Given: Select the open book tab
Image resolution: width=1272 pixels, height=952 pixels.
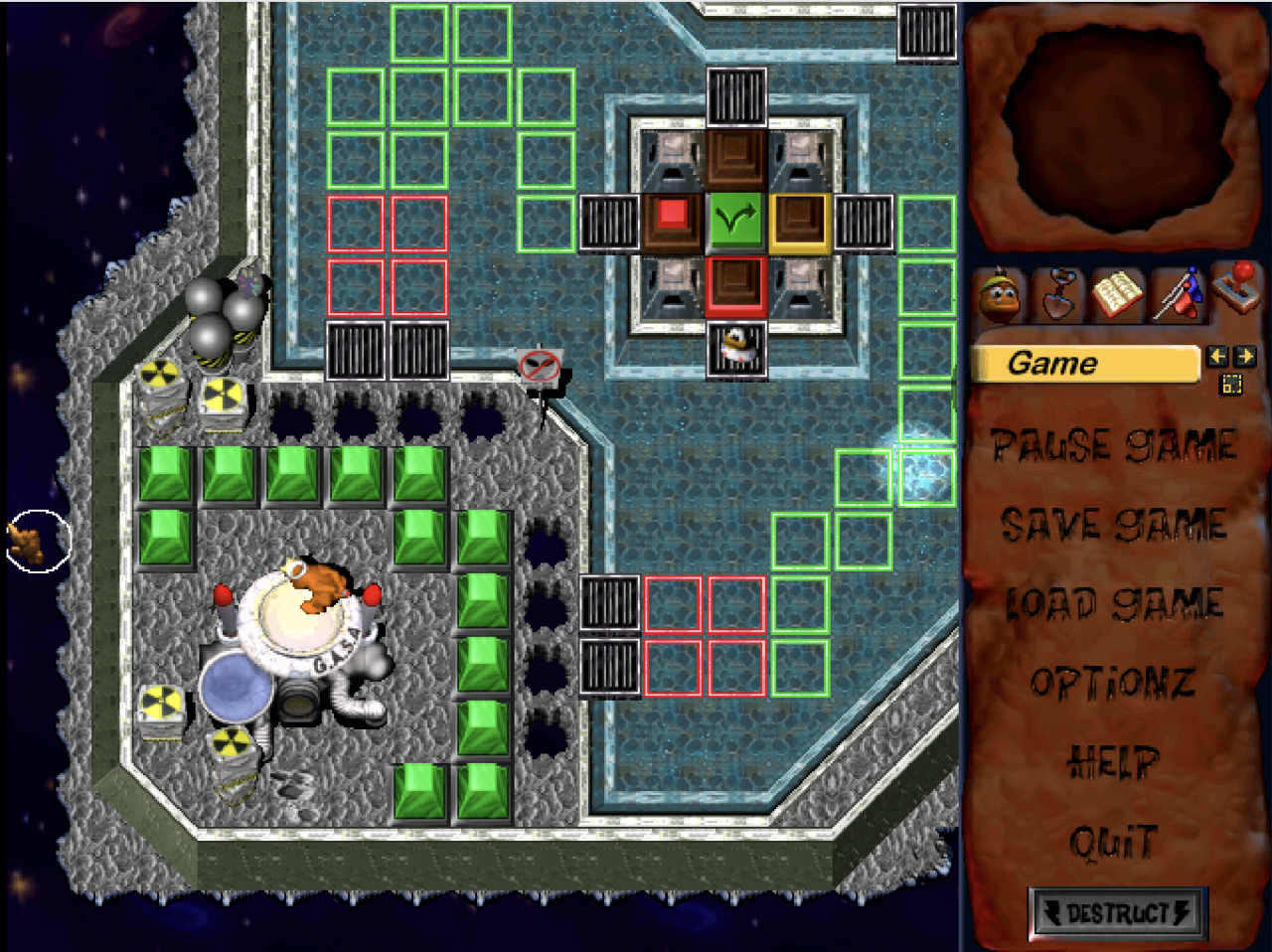Looking at the screenshot, I should coord(1116,295).
